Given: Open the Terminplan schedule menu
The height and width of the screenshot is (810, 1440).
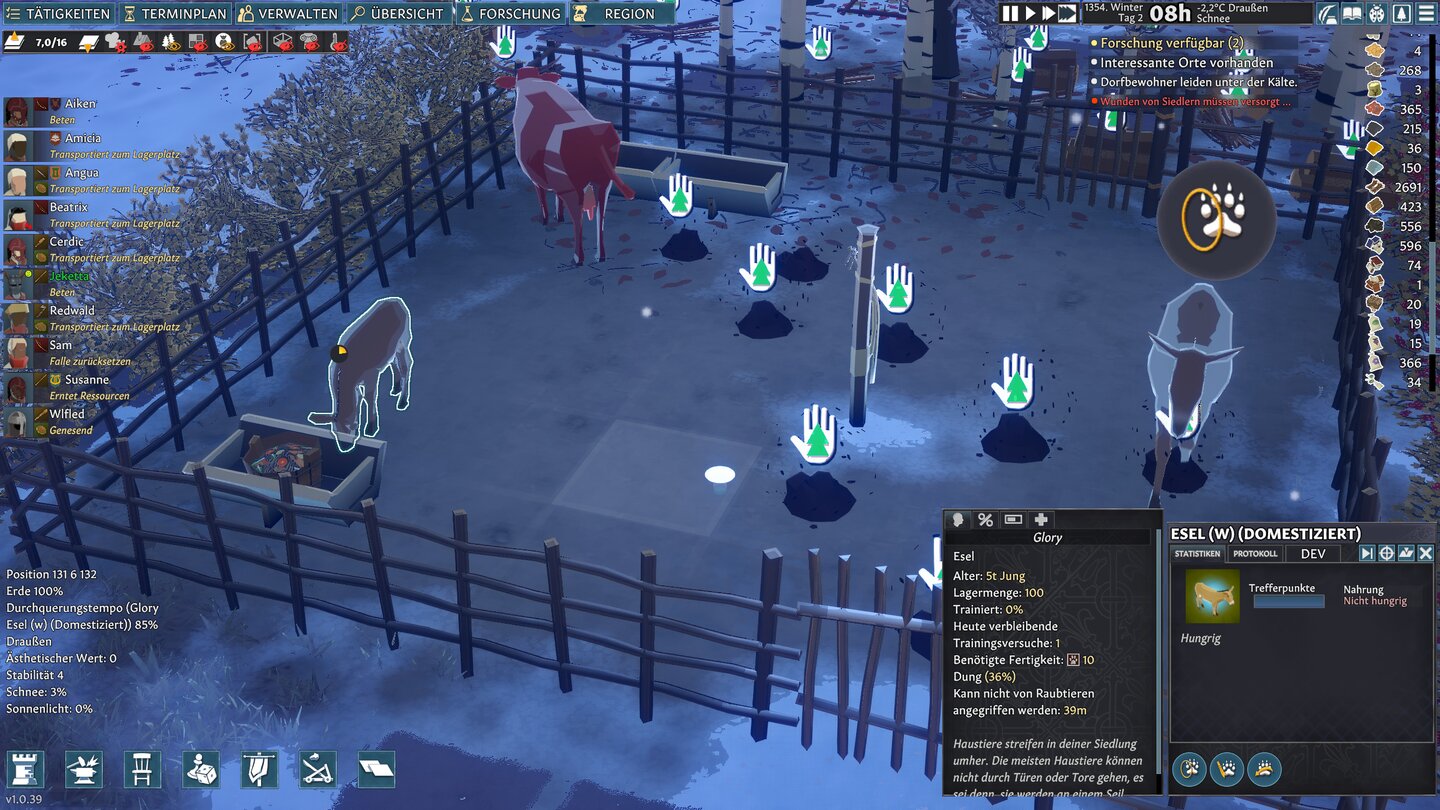Looking at the screenshot, I should coord(177,14).
